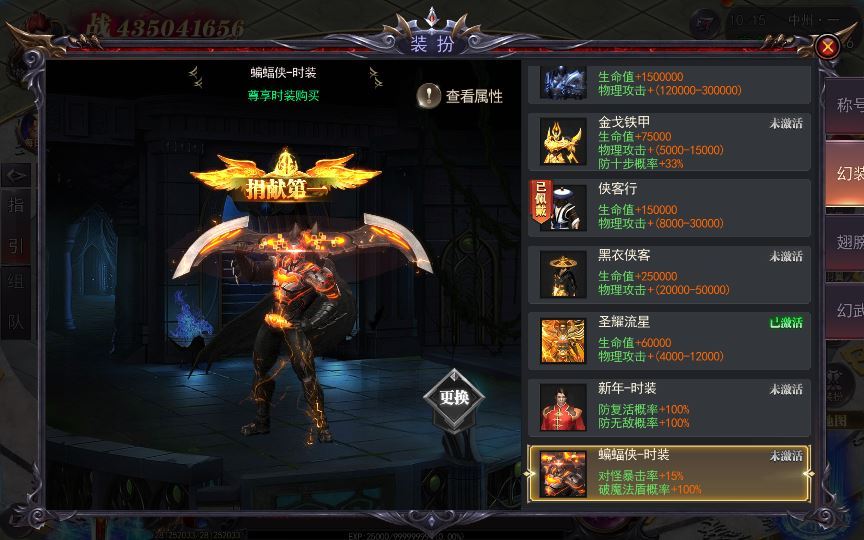This screenshot has height=540, width=864.
Task: Open 查看属性 attribute view
Action: [460, 96]
